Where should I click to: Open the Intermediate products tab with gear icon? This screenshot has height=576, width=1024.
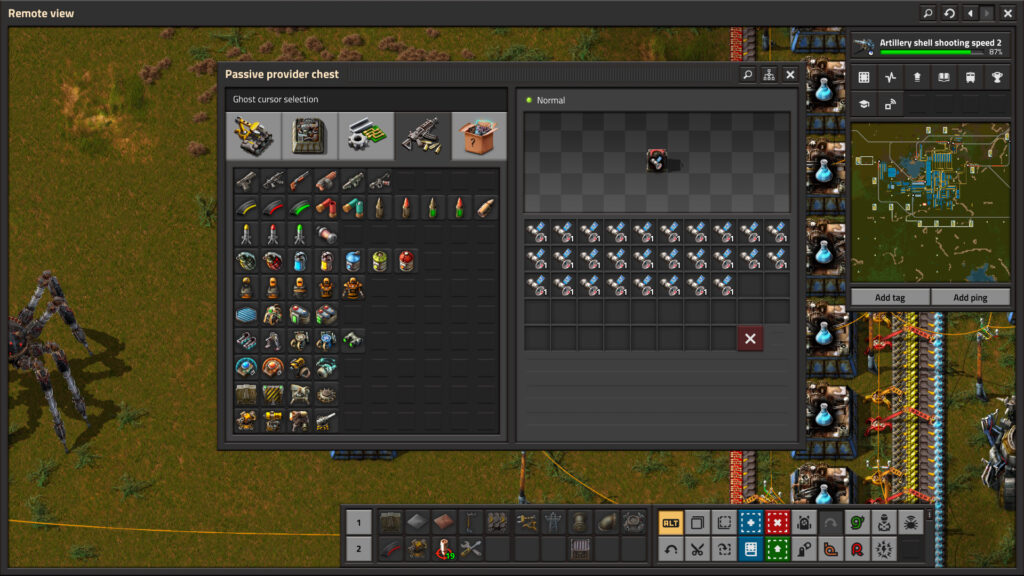tap(366, 136)
